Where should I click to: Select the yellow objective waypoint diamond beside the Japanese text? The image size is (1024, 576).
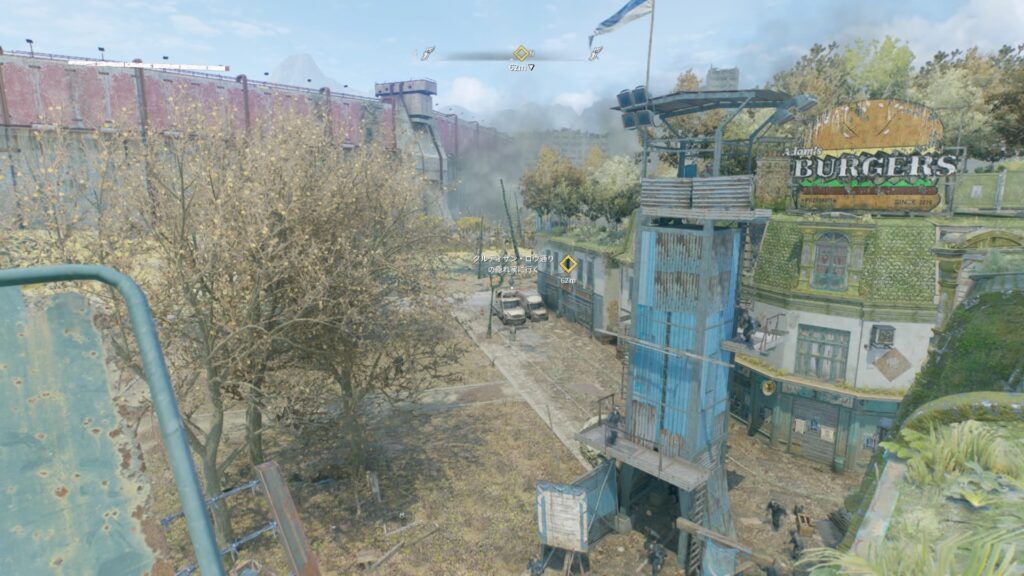pyautogui.click(x=568, y=264)
